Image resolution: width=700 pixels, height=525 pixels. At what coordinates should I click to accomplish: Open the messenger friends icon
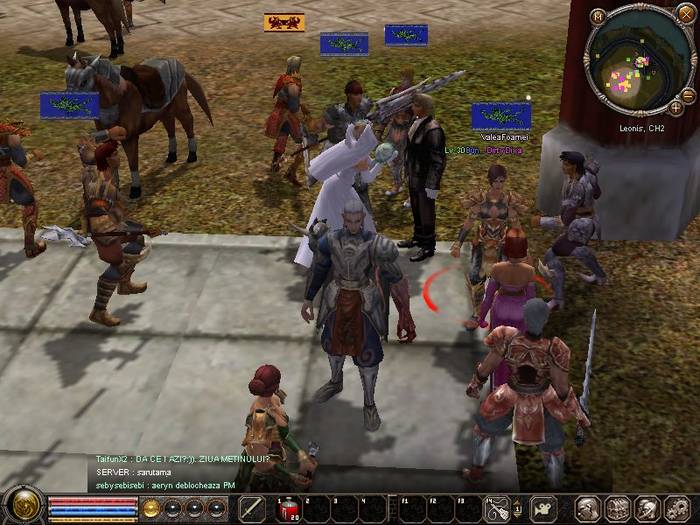(x=647, y=509)
